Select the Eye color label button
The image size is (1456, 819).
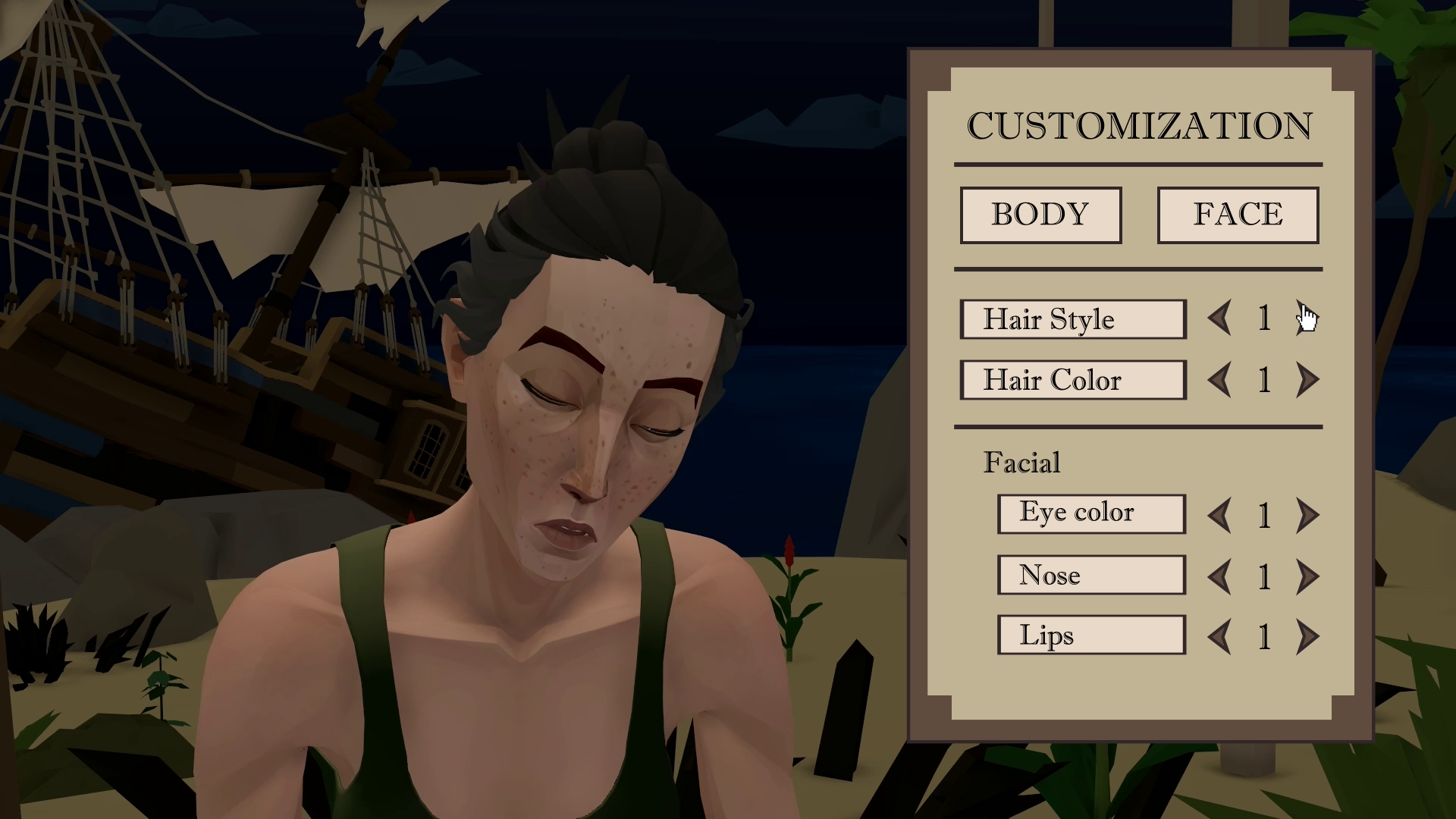1091,513
